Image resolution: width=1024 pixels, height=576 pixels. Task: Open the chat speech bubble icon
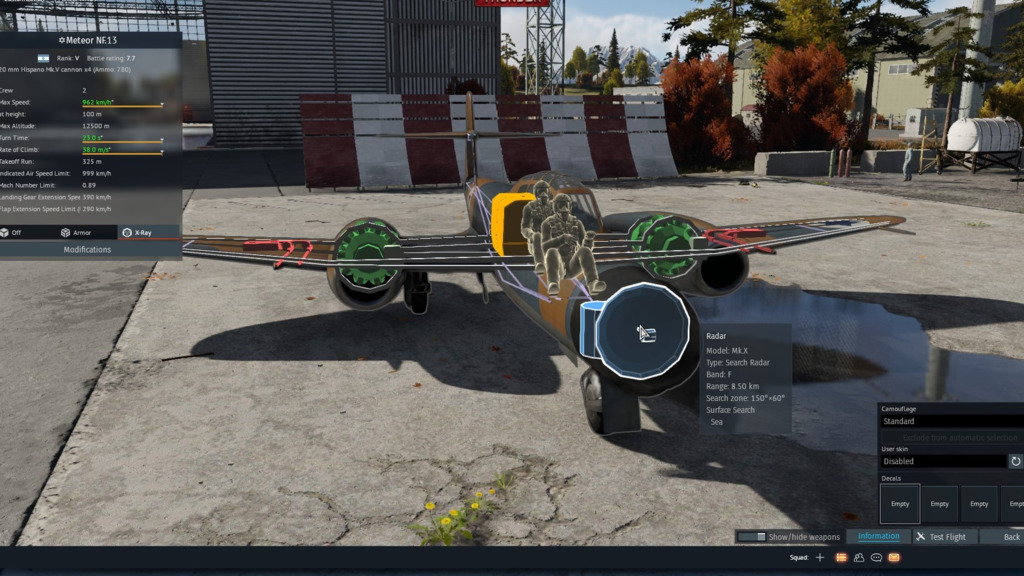point(877,557)
